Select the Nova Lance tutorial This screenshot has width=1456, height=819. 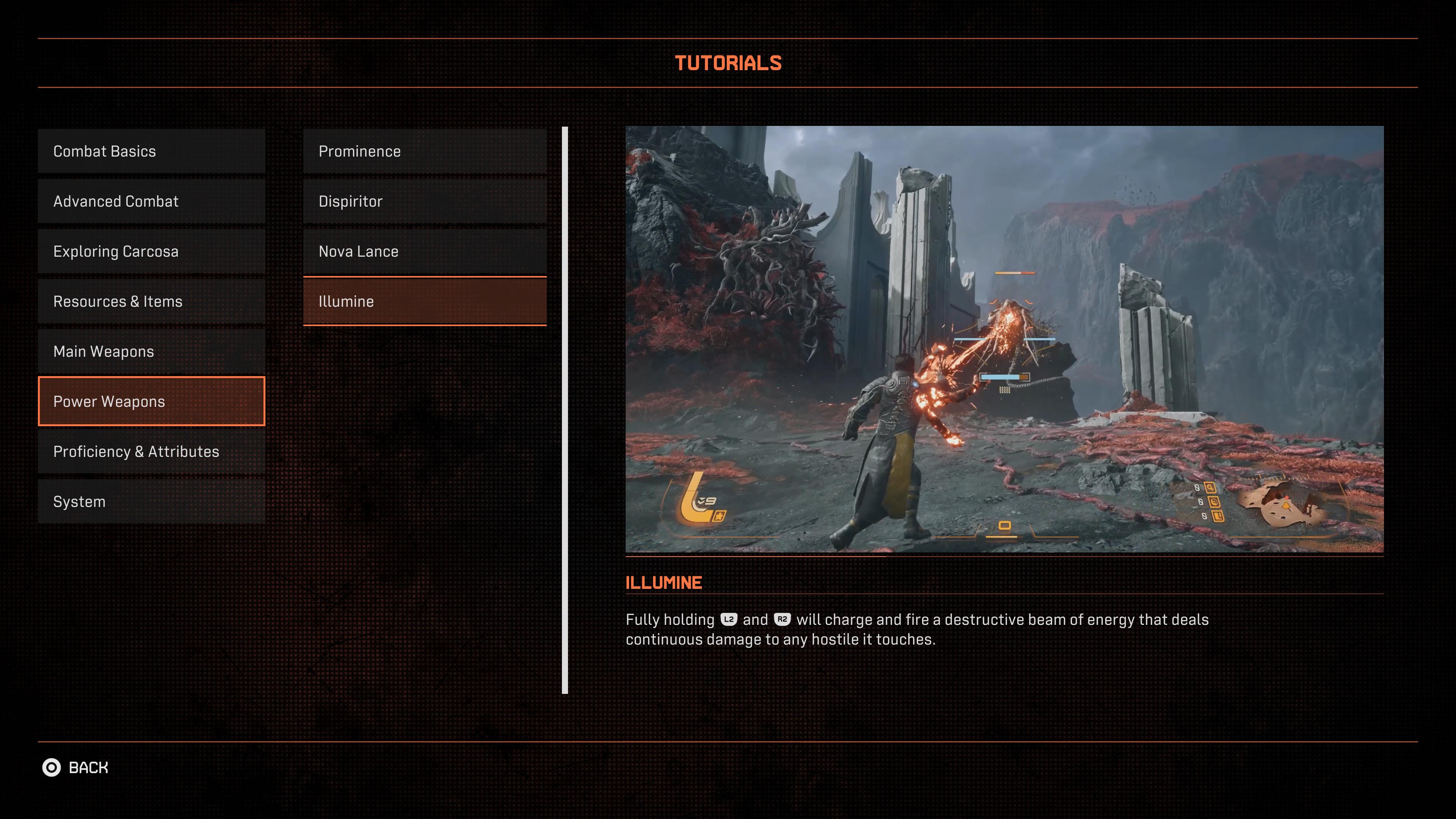pyautogui.click(x=425, y=251)
